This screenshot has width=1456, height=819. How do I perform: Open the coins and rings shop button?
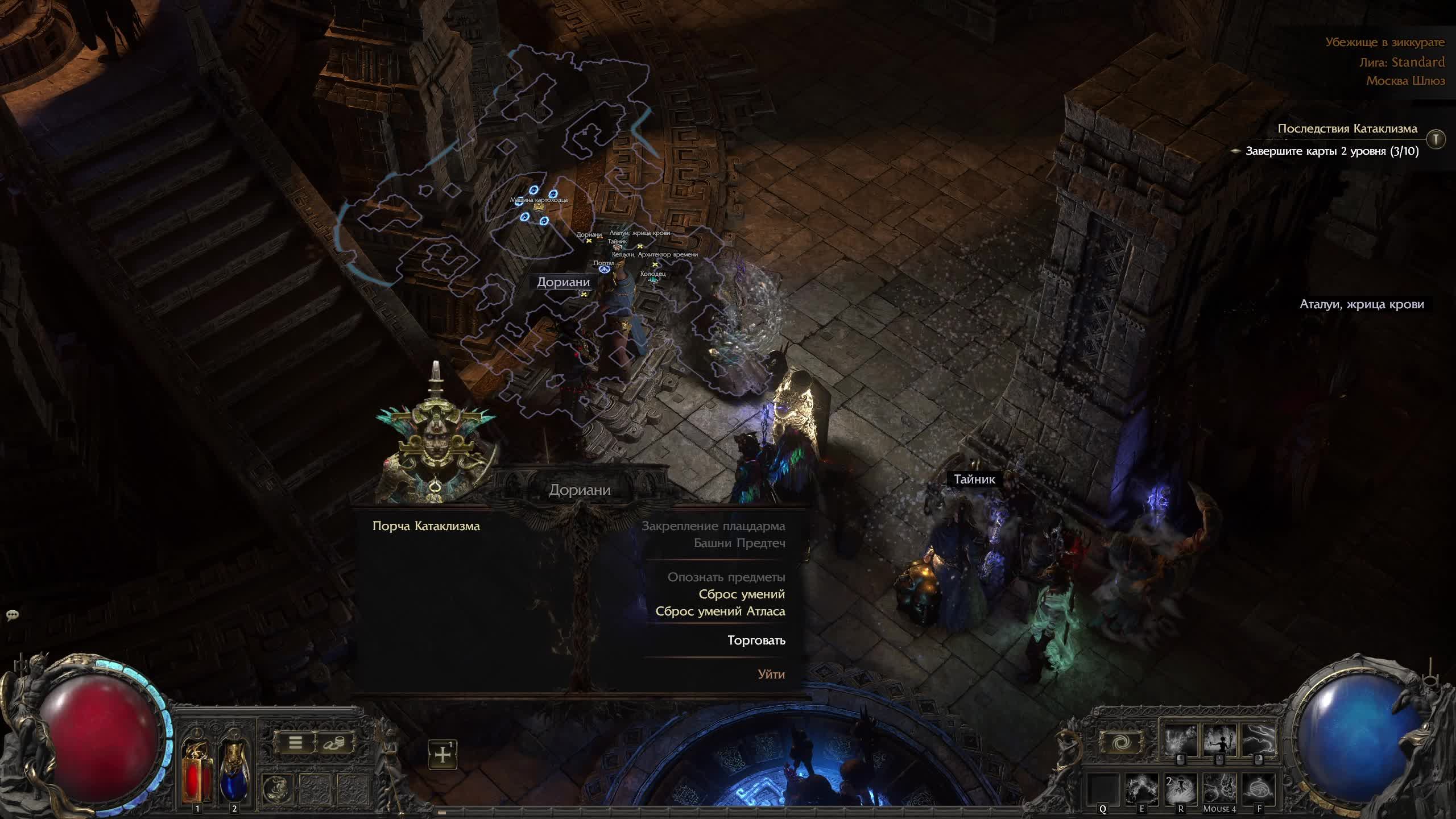point(334,742)
